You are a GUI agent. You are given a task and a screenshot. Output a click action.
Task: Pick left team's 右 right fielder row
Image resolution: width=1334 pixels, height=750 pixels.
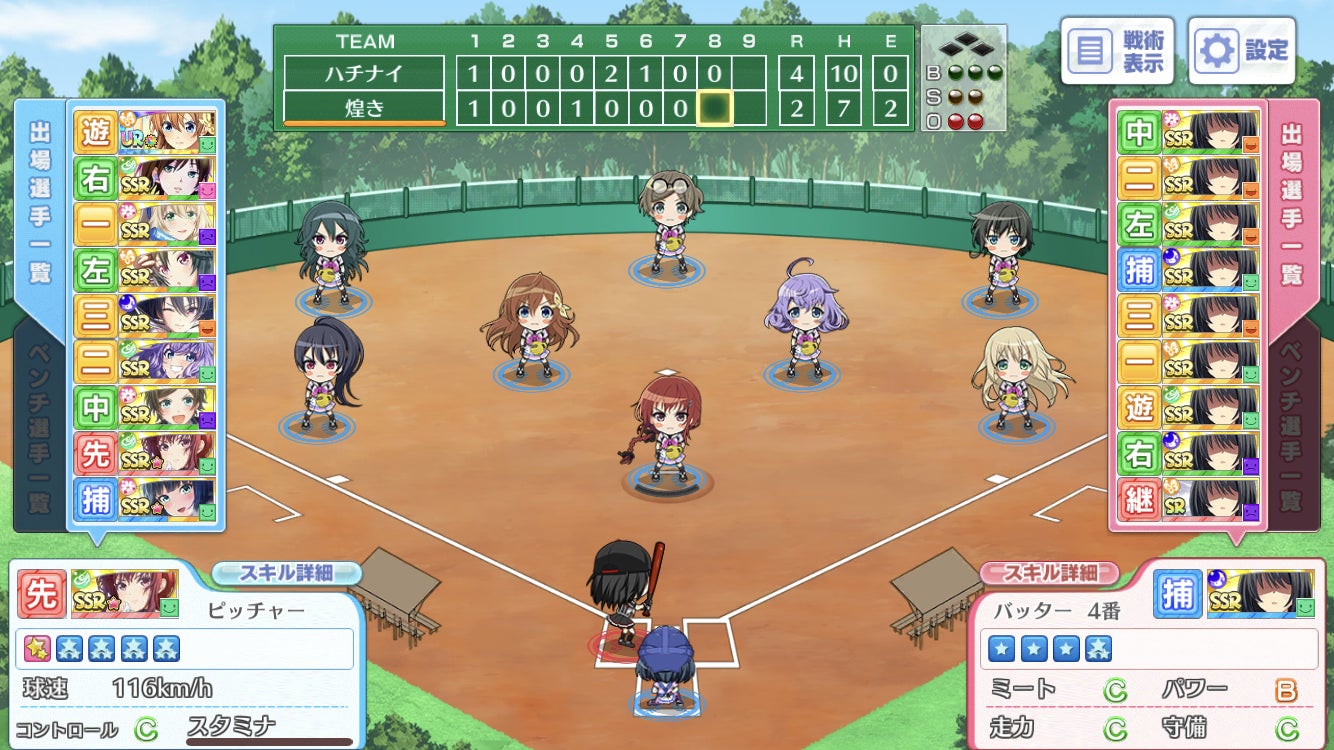point(145,178)
